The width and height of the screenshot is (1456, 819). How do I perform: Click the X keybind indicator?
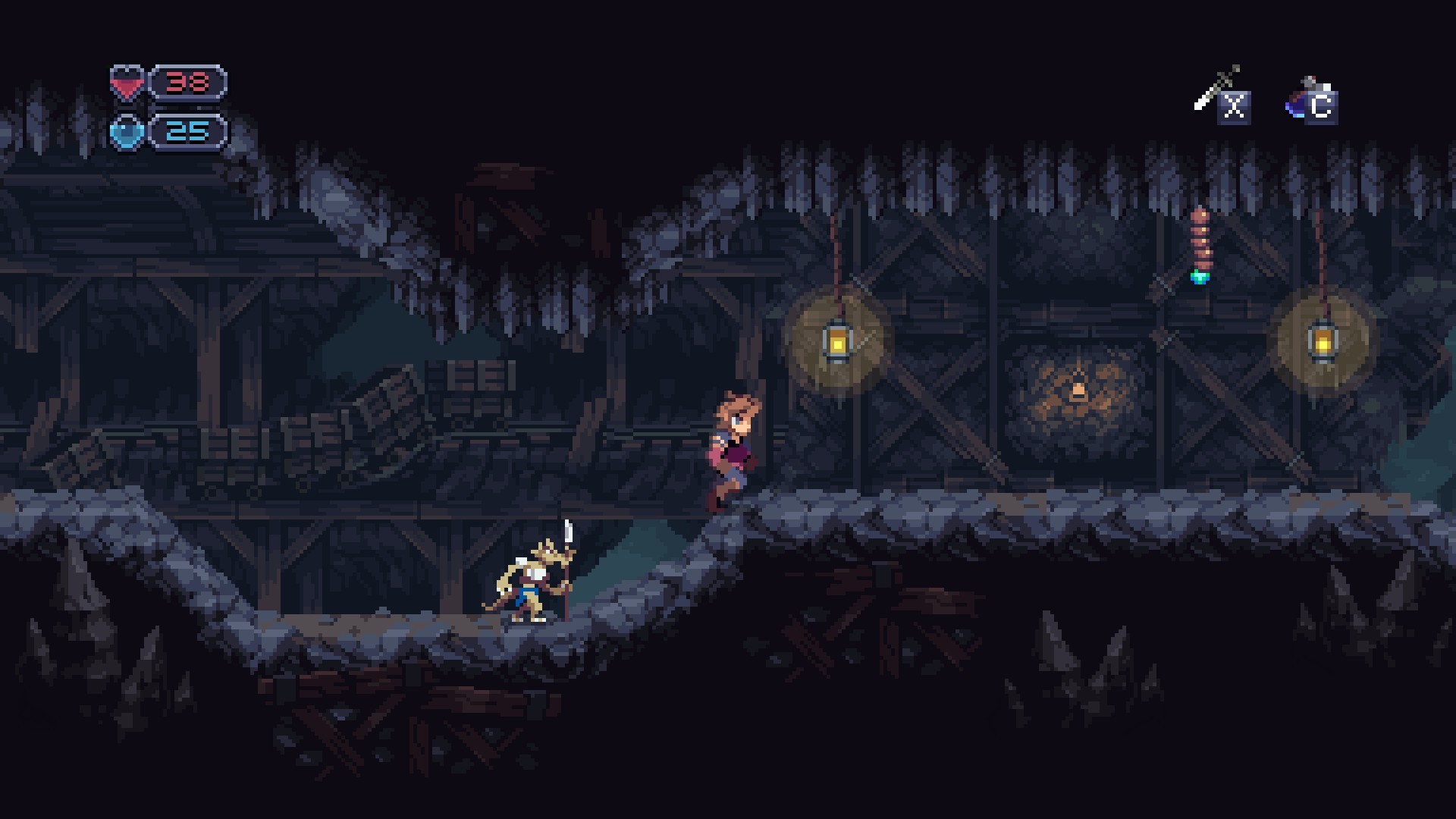pyautogui.click(x=1235, y=106)
